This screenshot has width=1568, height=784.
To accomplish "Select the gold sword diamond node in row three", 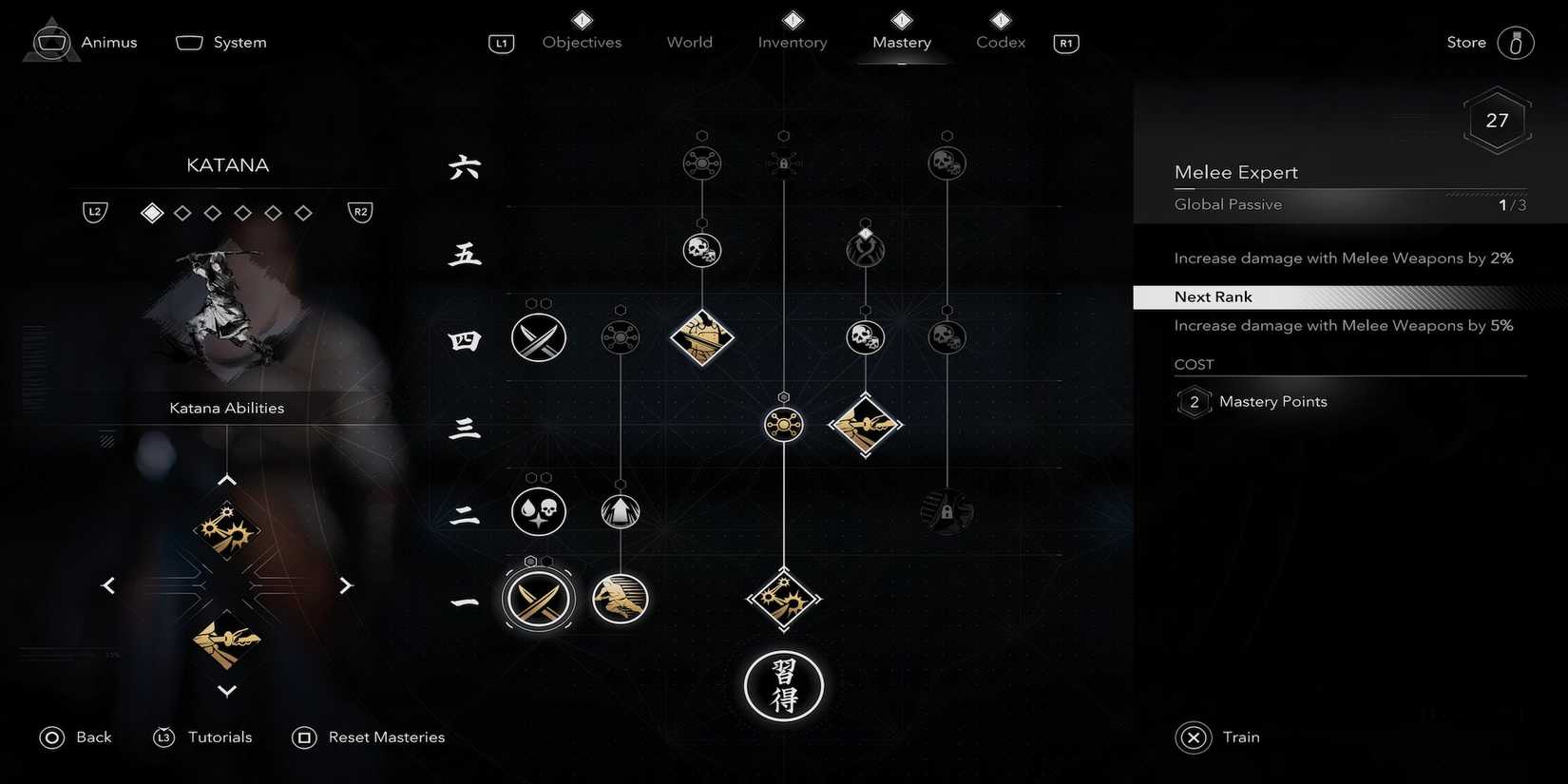I will (866, 425).
